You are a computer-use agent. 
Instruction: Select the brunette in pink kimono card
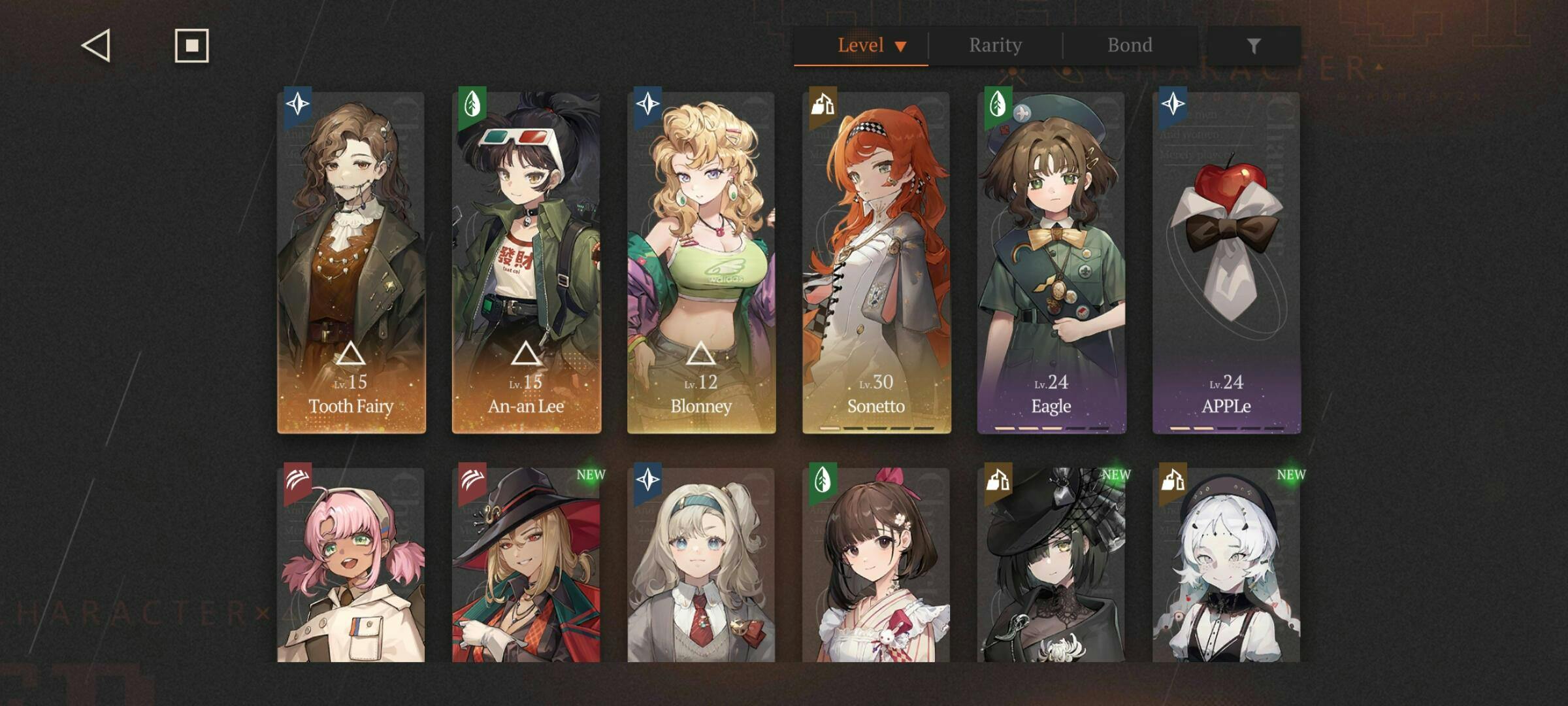click(x=876, y=565)
